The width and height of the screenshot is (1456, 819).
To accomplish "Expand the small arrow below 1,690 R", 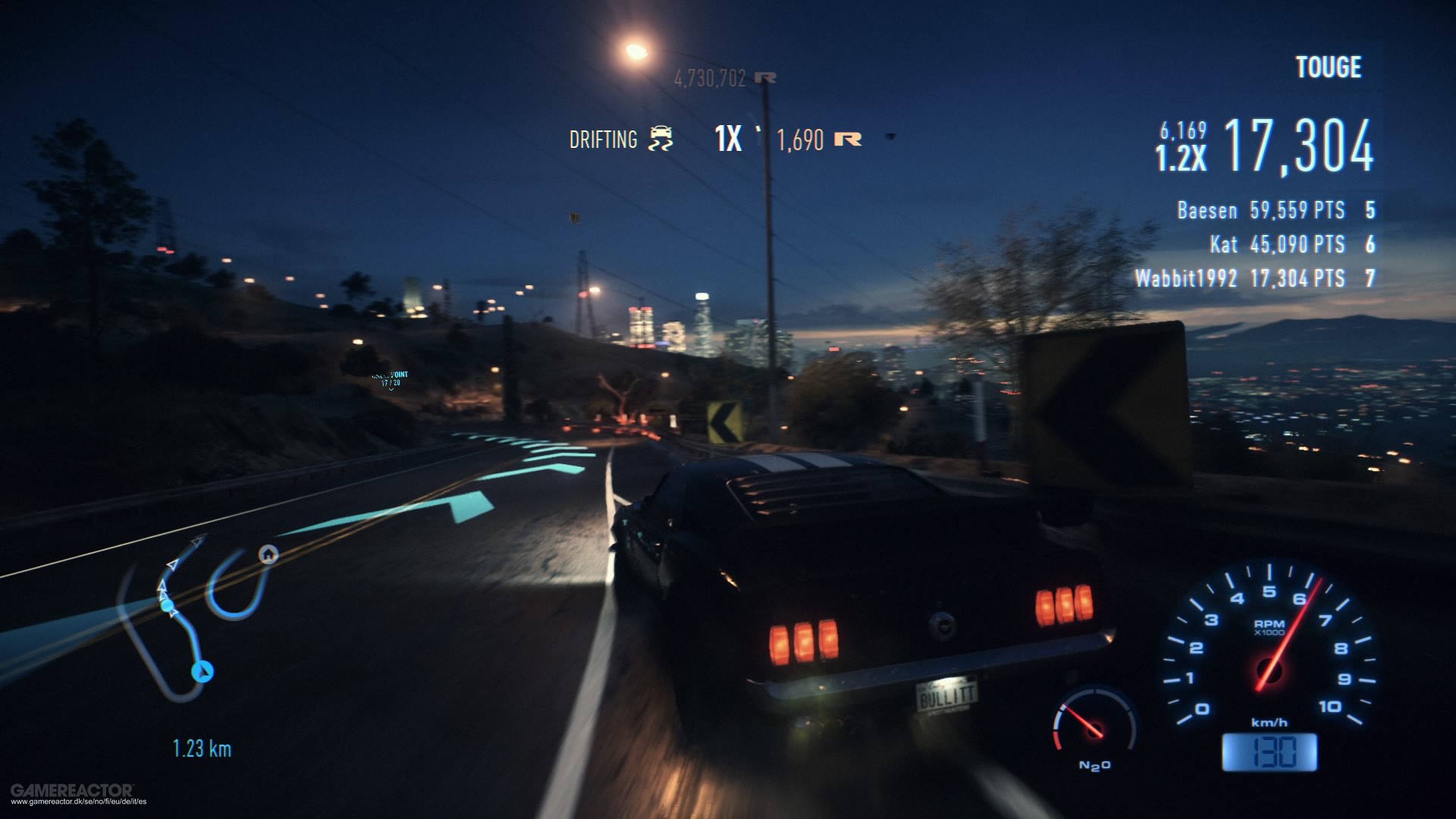I will pyautogui.click(x=890, y=138).
